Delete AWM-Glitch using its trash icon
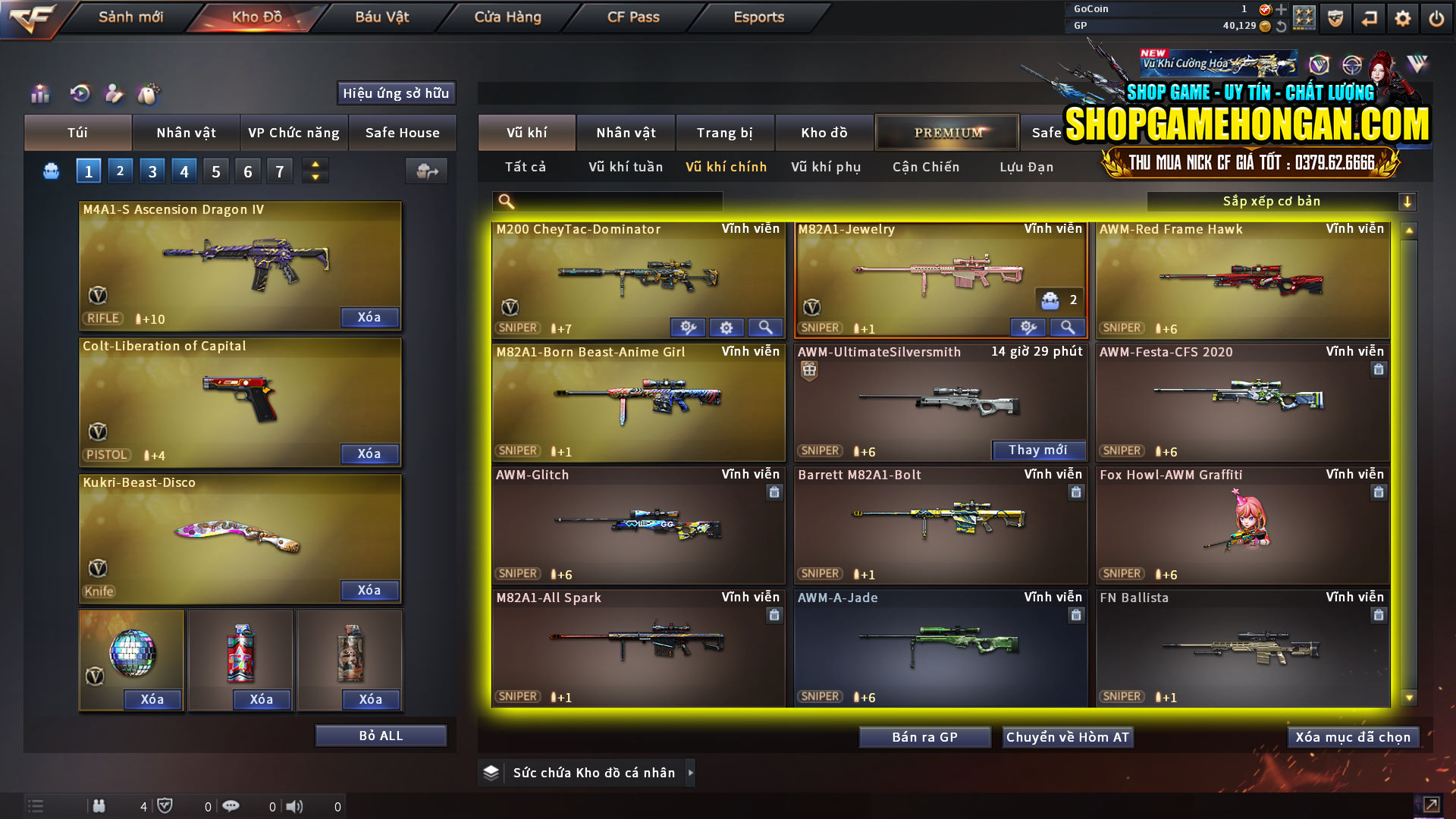This screenshot has width=1456, height=819. (x=774, y=492)
